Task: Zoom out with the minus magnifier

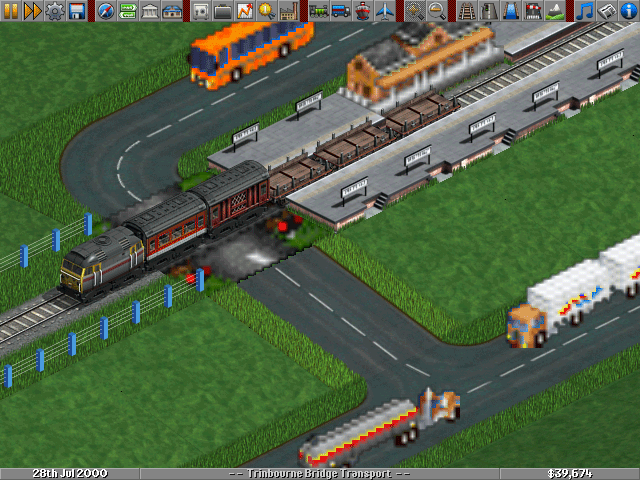Action: 437,11
